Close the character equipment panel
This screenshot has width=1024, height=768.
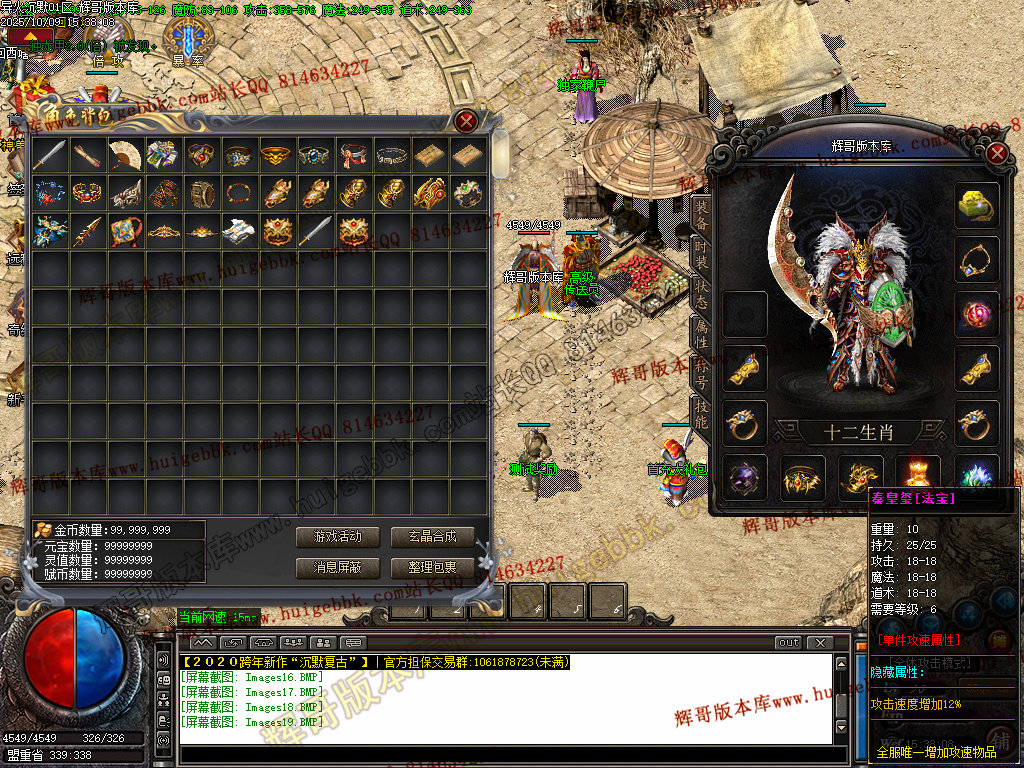pyautogui.click(x=996, y=153)
